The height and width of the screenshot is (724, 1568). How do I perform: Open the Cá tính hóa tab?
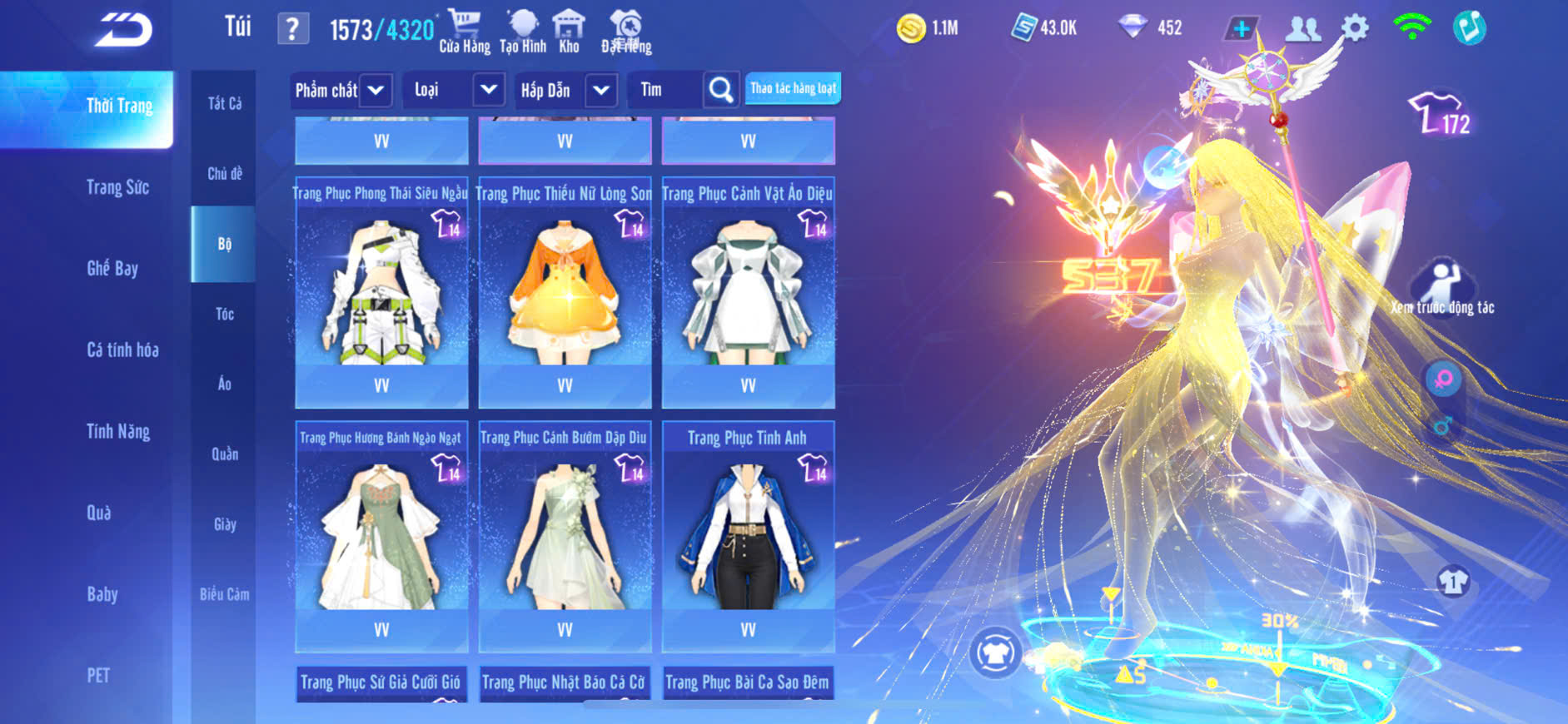click(122, 350)
